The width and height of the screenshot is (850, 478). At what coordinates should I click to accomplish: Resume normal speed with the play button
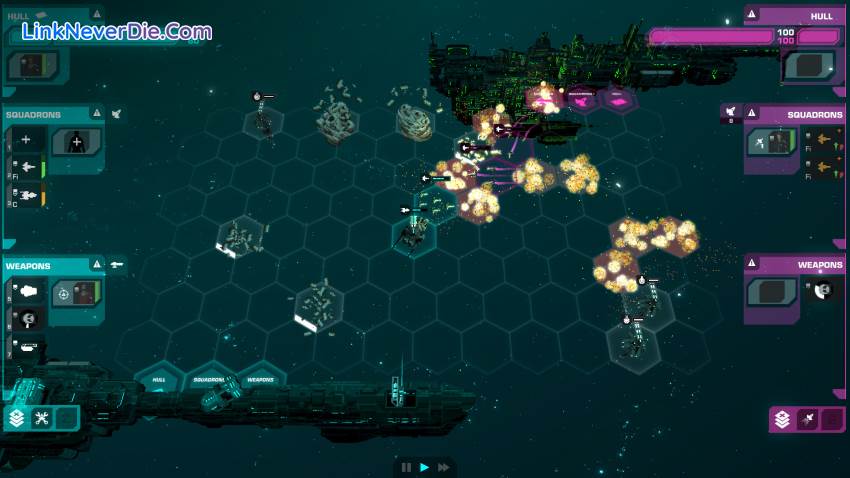[425, 467]
